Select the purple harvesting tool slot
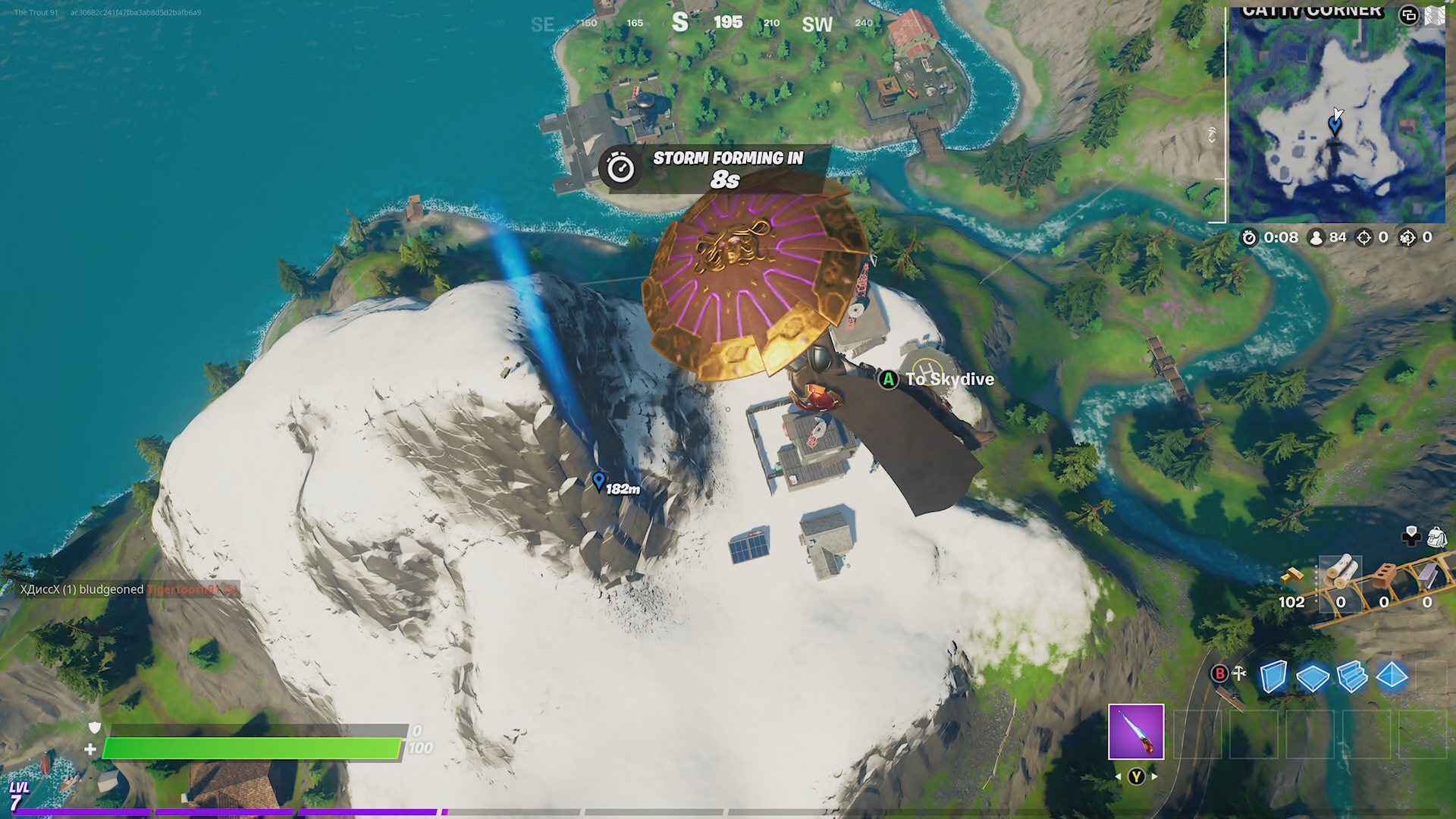1456x819 pixels. [1135, 732]
